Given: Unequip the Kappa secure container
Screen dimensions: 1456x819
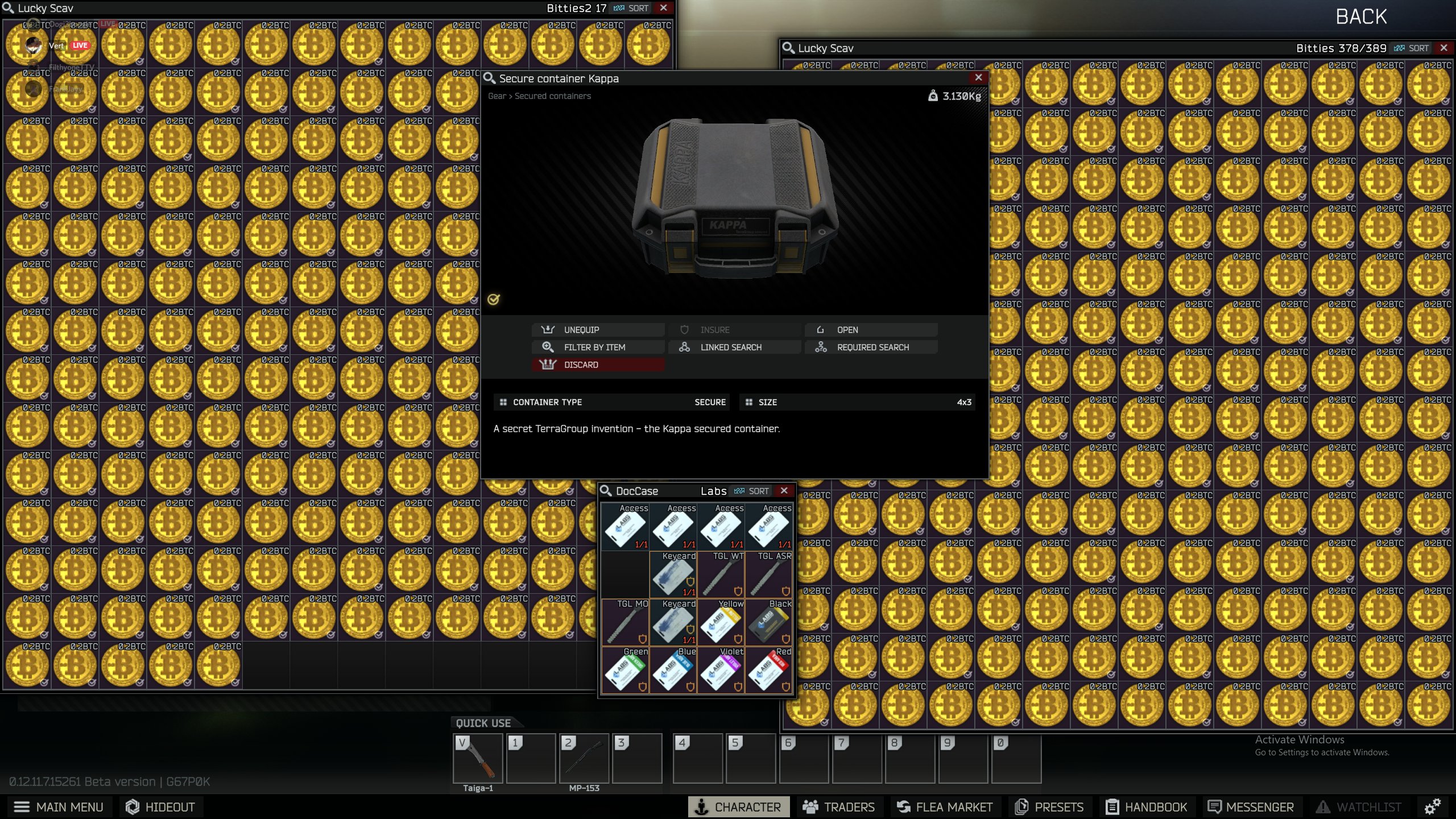Looking at the screenshot, I should [x=598, y=329].
